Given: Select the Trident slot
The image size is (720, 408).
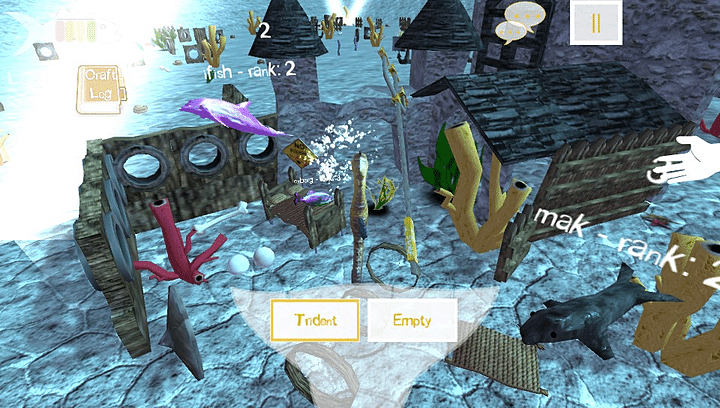Looking at the screenshot, I should [314, 320].
